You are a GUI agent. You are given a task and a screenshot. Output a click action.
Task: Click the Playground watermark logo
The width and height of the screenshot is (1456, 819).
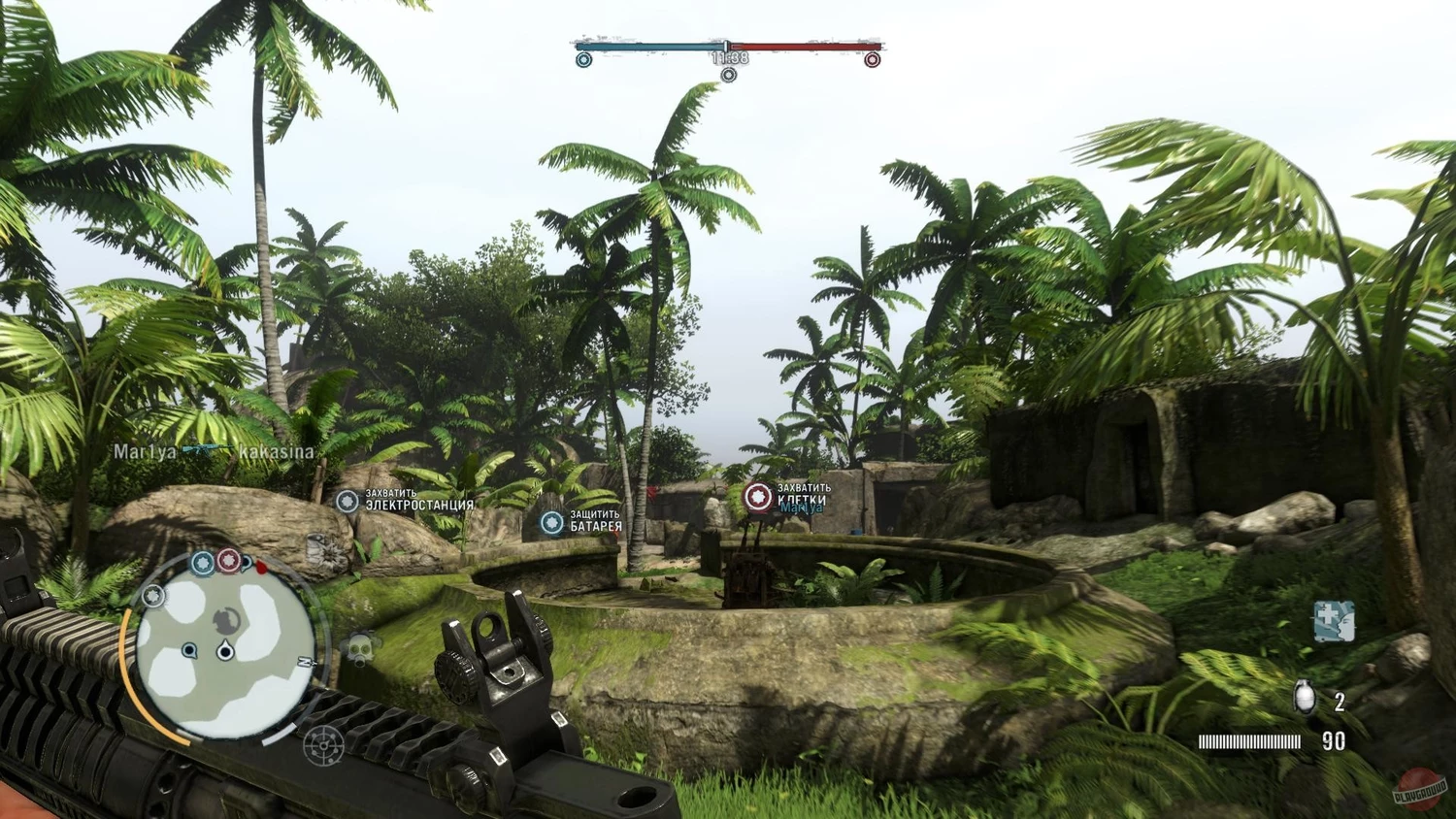click(x=1419, y=788)
